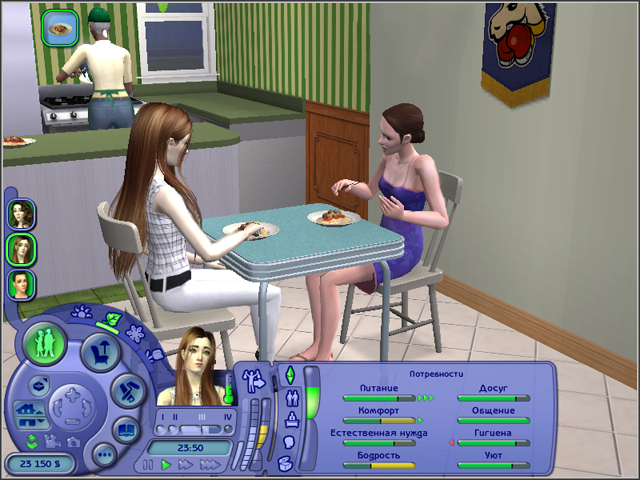The image size is (640, 480).
Task: Set game speed to fast forward
Action: pyautogui.click(x=186, y=465)
